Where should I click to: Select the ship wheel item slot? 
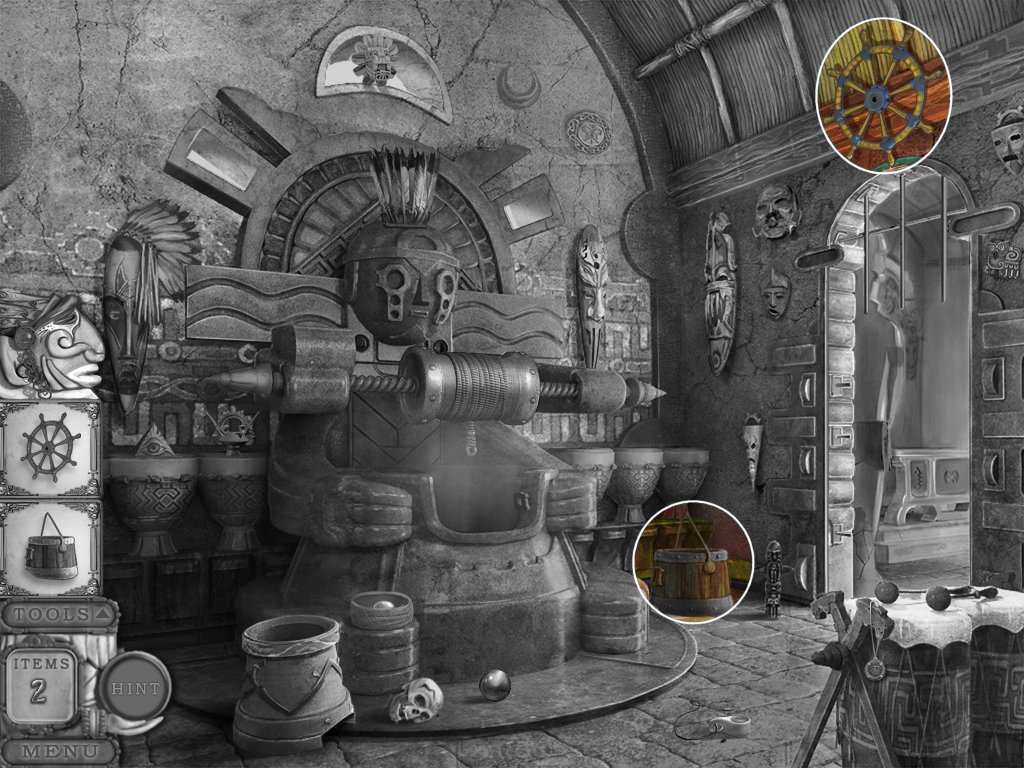pos(52,447)
